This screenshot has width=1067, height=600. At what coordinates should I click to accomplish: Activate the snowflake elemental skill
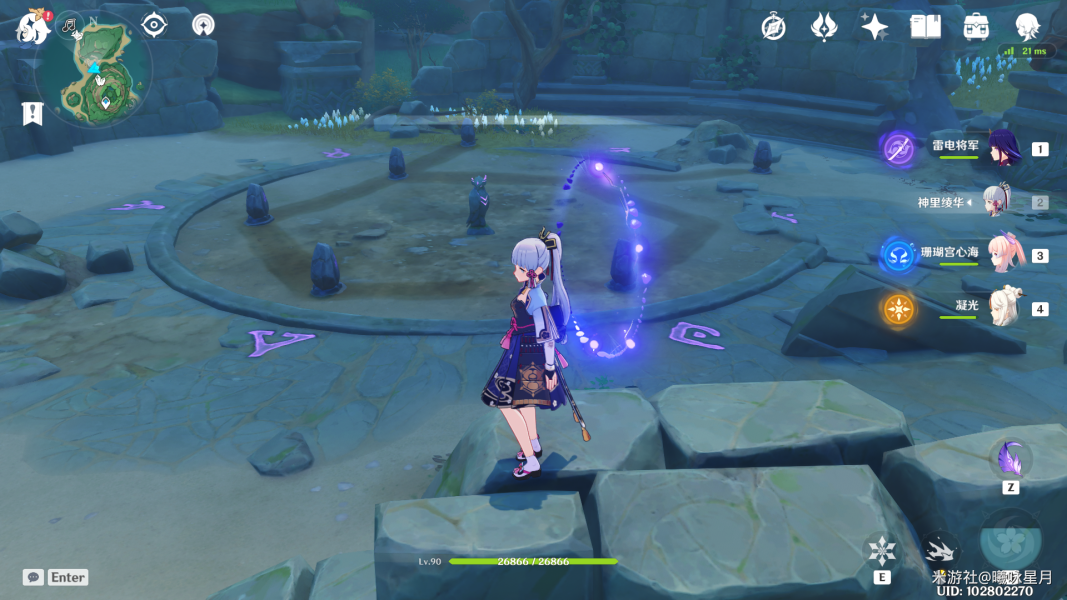(882, 551)
